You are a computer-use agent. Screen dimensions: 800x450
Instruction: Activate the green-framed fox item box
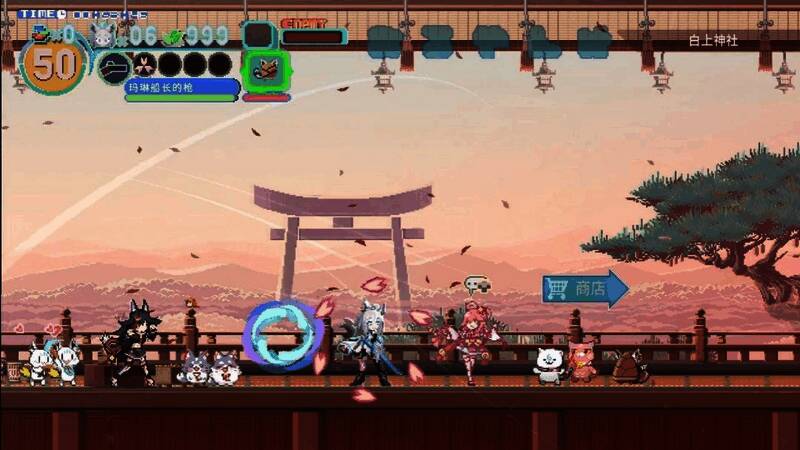(x=266, y=69)
